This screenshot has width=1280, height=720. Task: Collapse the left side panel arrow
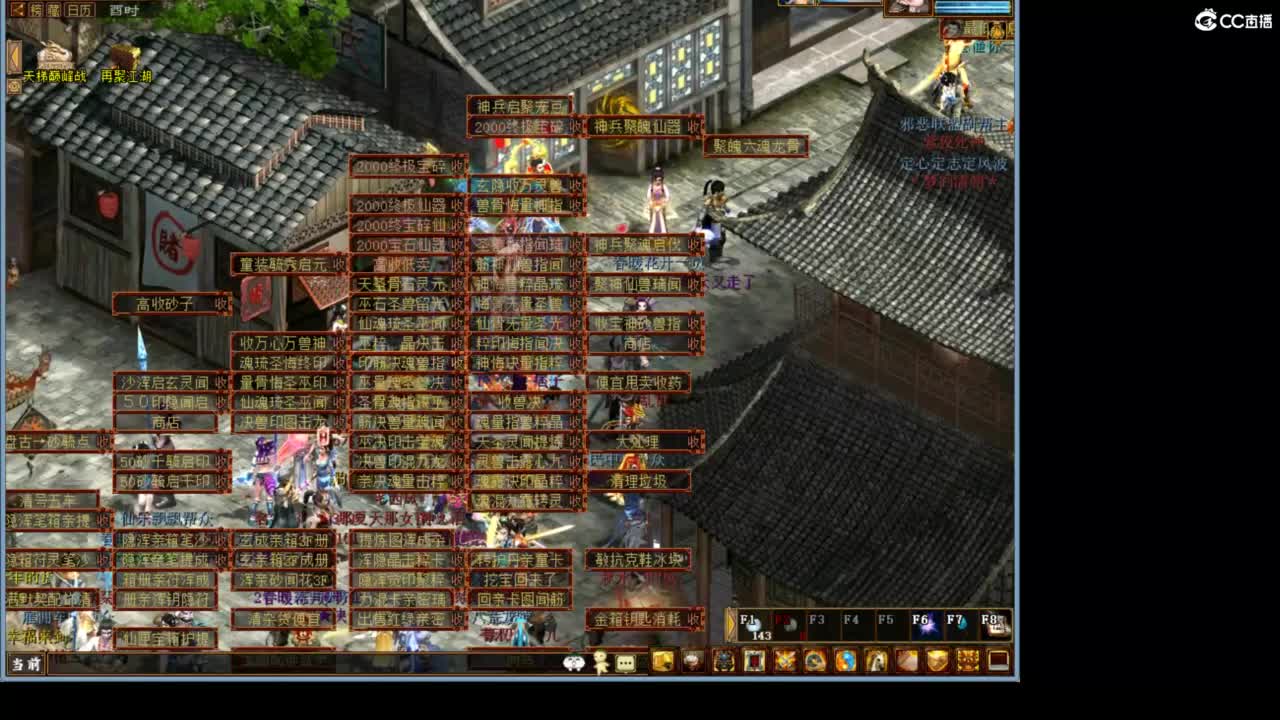click(14, 53)
